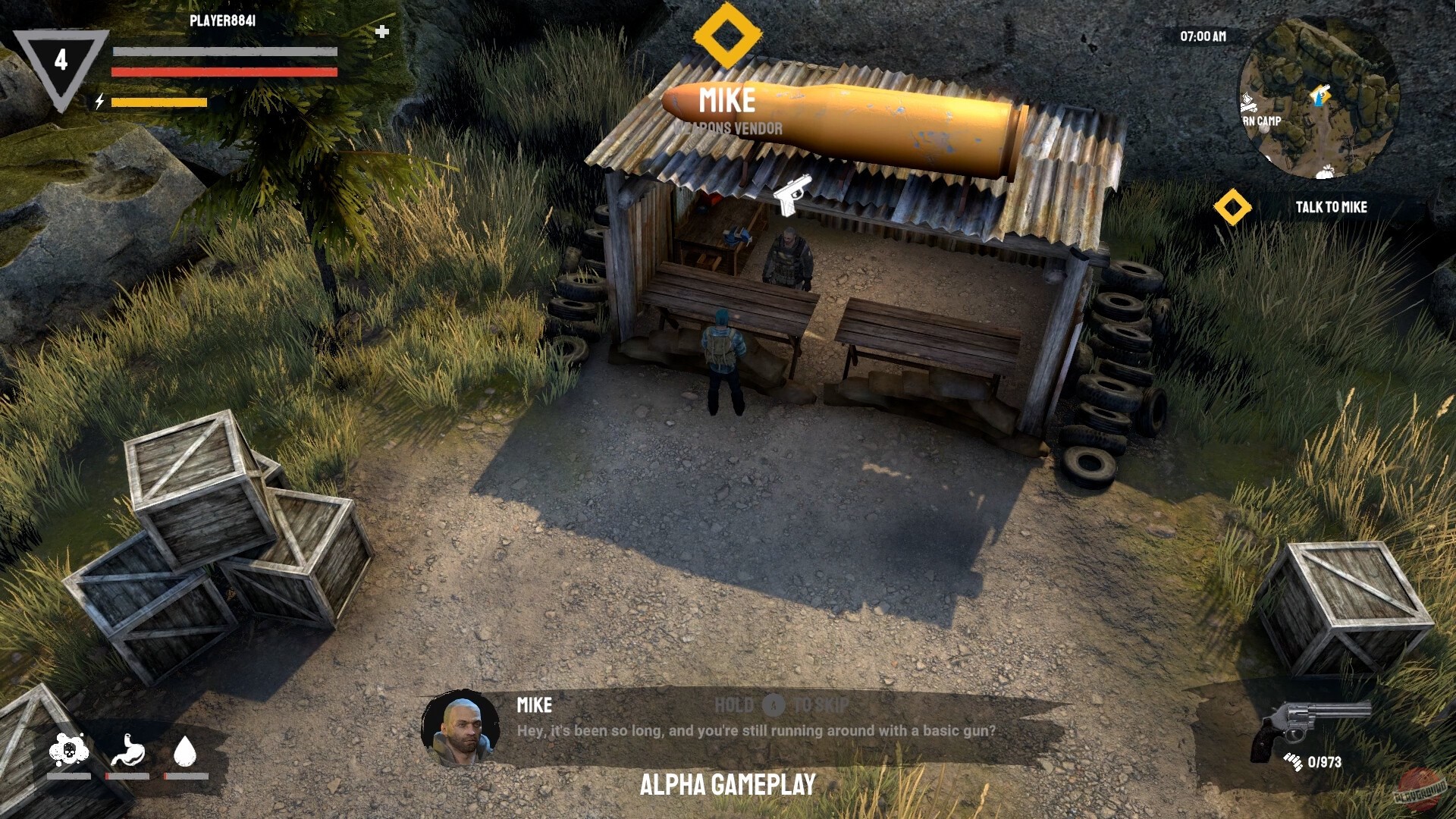Click the campfire icon on the minimap
Screen dimensions: 1456x819
pos(1248,103)
